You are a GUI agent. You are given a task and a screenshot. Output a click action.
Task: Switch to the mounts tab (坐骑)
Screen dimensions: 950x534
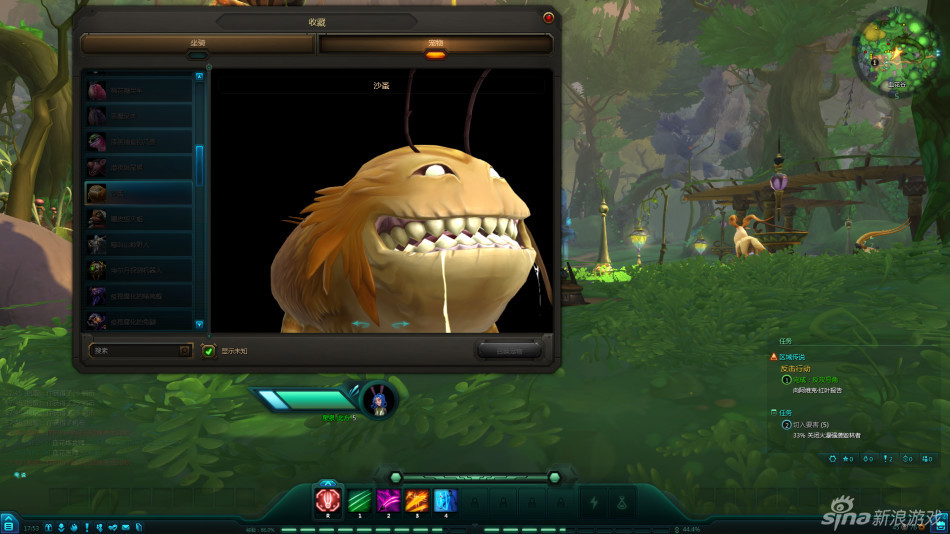click(x=198, y=43)
